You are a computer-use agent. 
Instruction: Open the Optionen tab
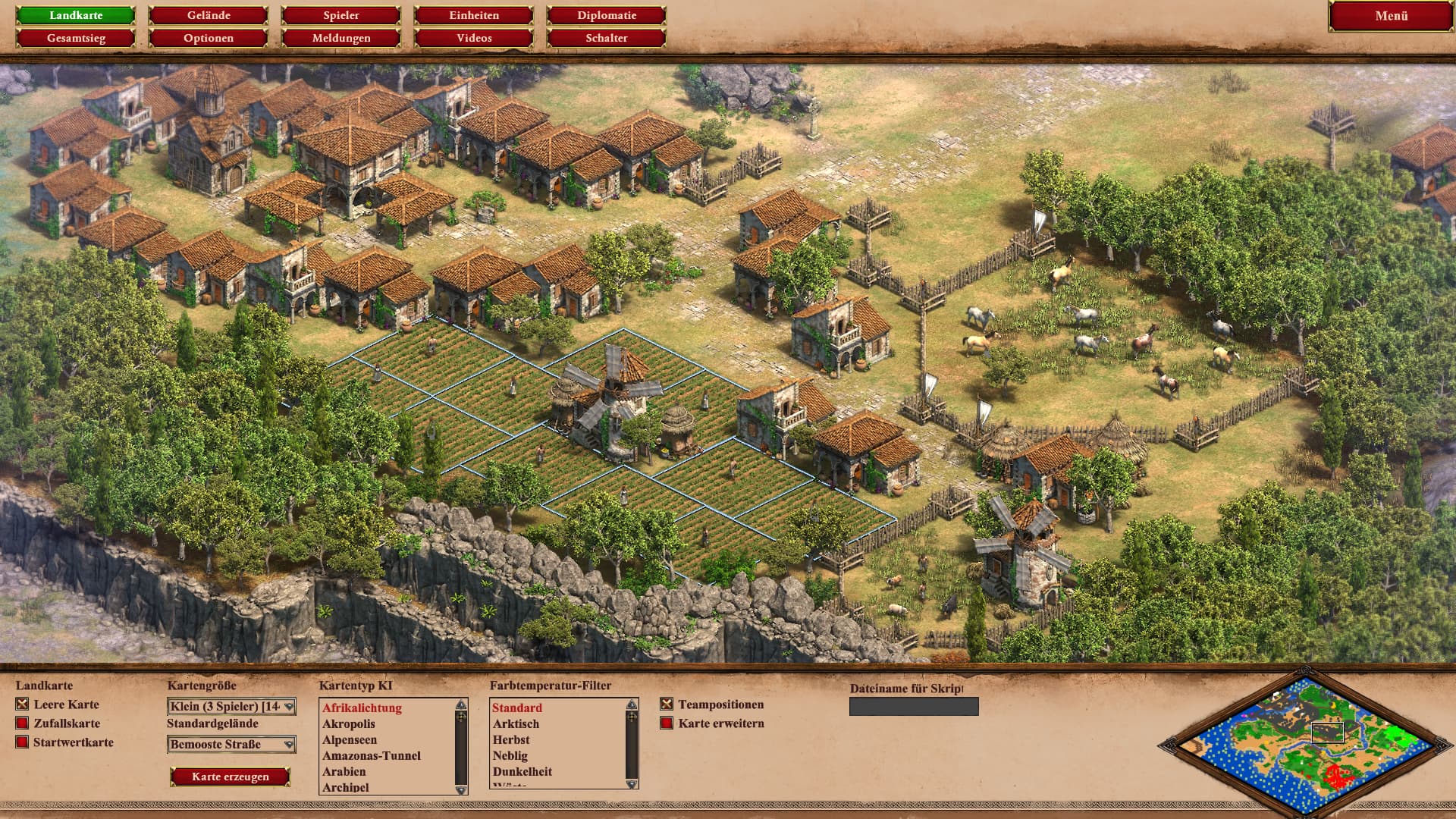point(209,38)
